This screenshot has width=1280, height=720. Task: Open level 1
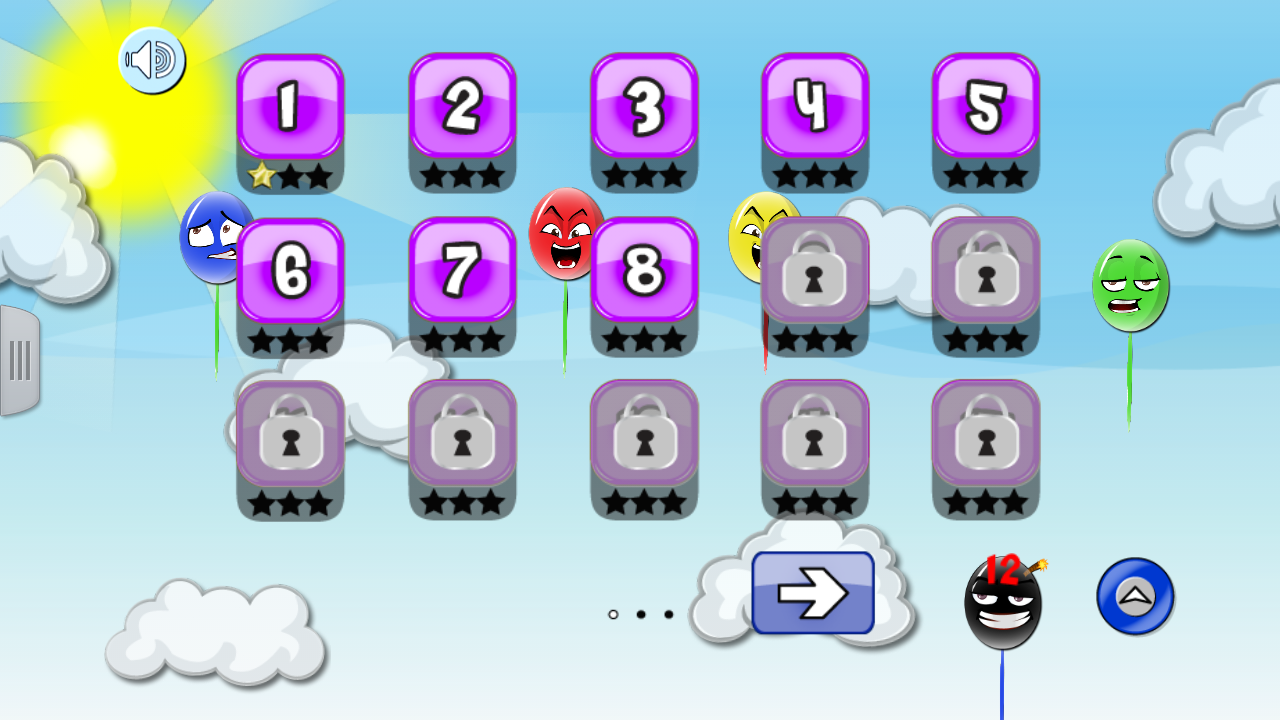[x=290, y=110]
